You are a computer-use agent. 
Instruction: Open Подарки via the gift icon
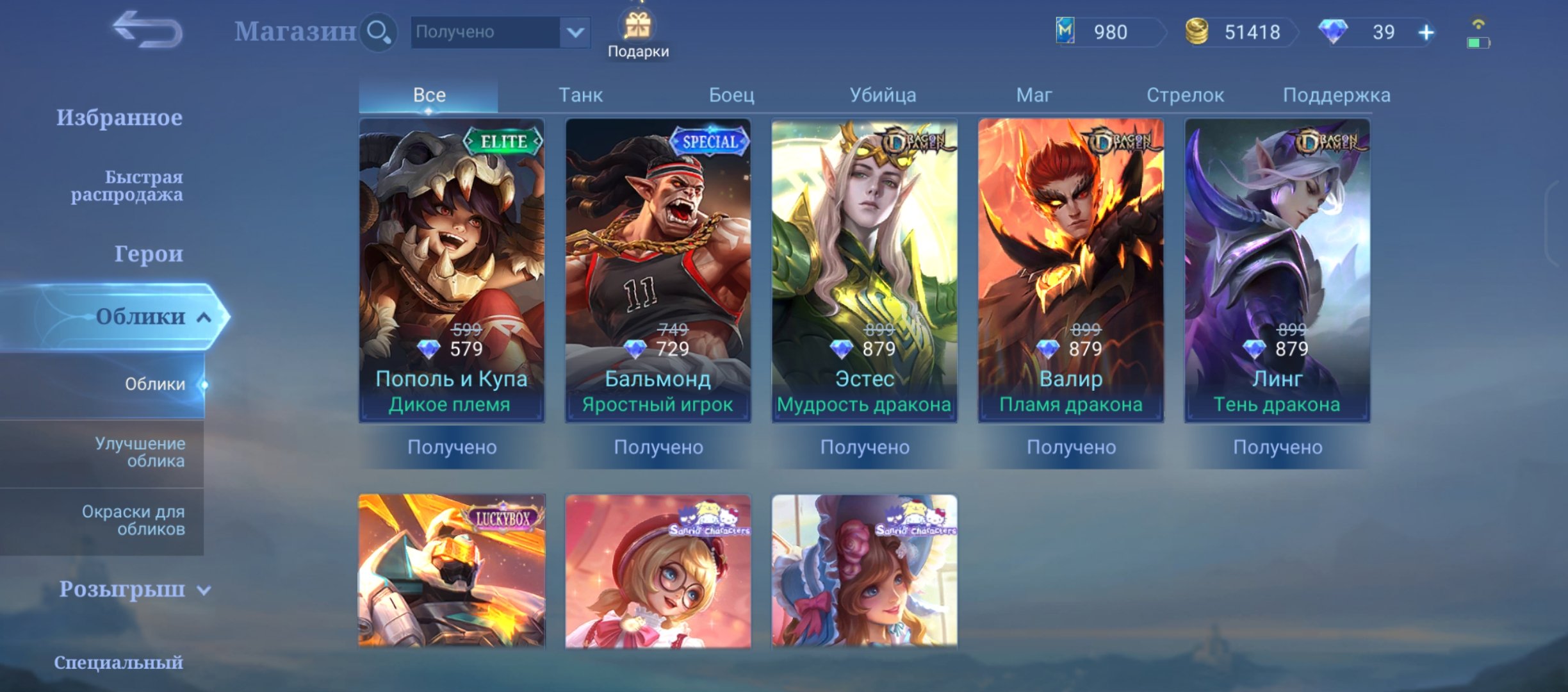(641, 27)
